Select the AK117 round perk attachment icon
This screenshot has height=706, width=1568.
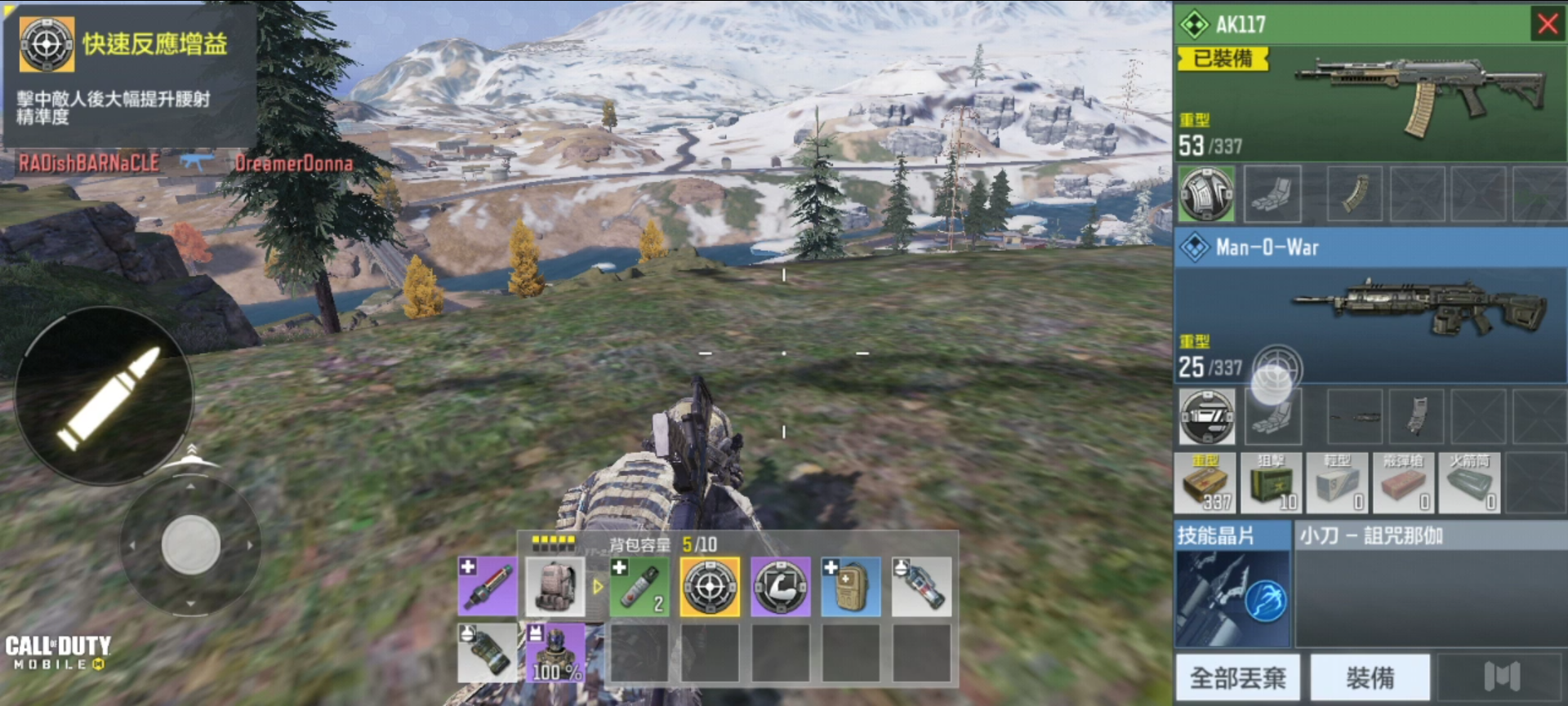coord(1206,194)
